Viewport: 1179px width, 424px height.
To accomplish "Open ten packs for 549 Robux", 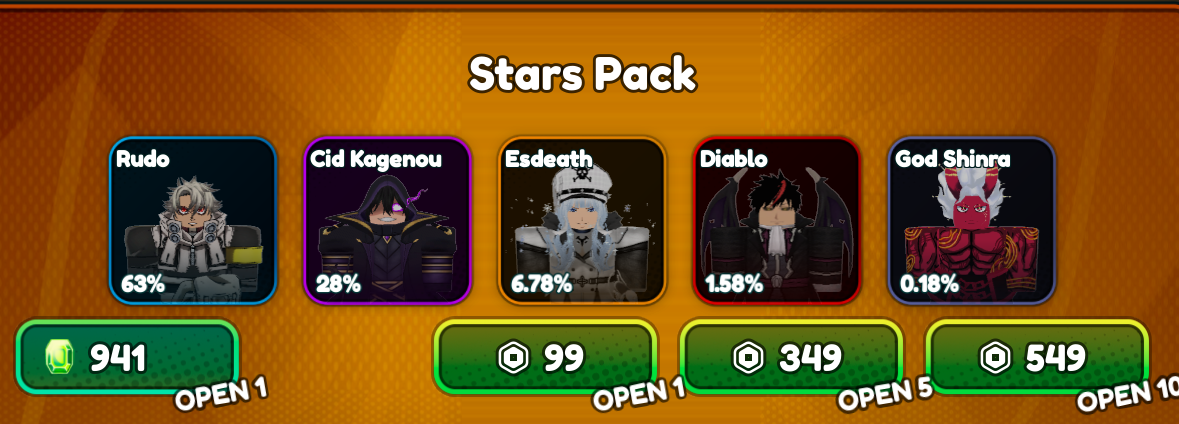I will click(x=1037, y=358).
